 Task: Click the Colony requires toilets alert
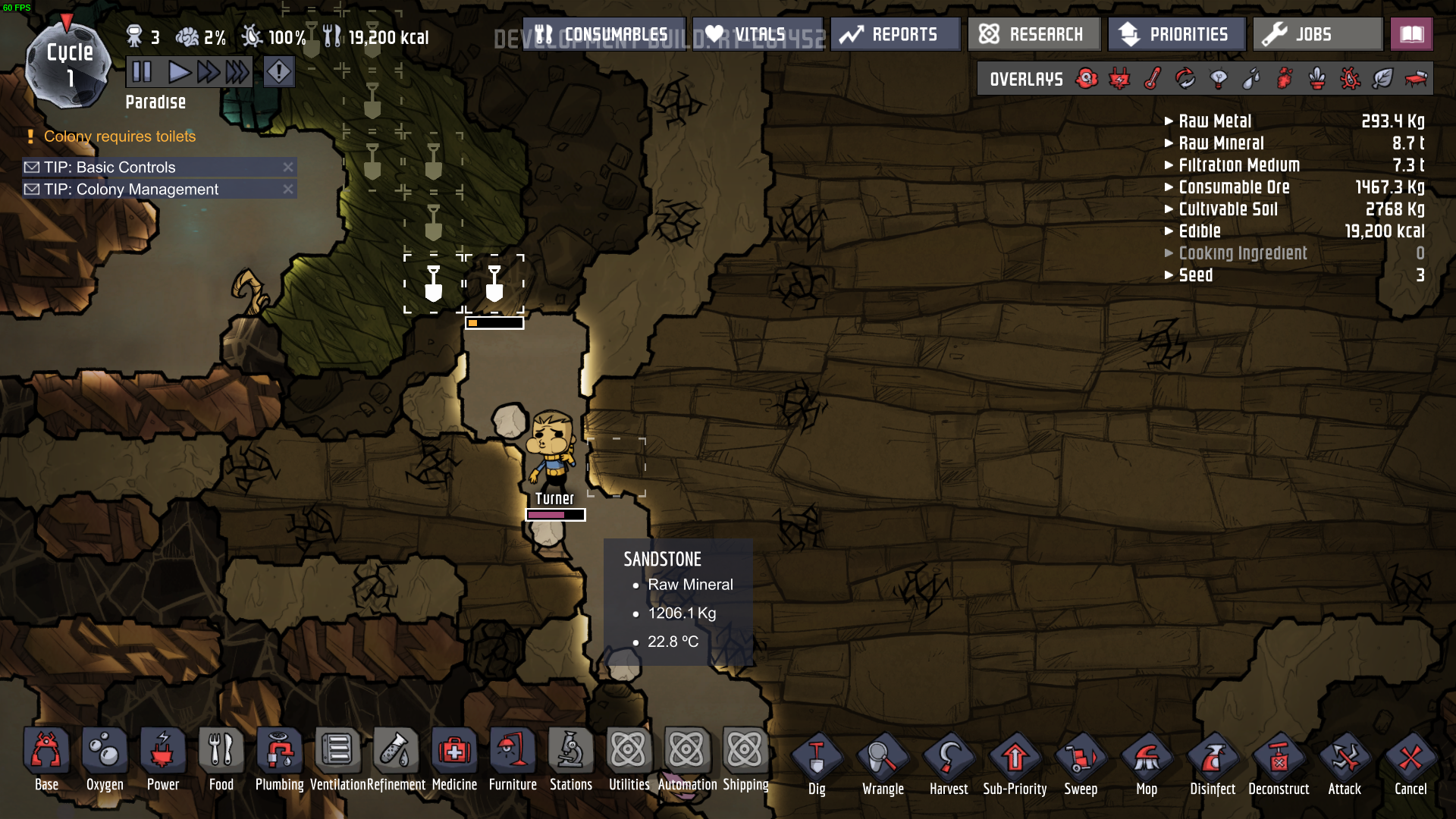[120, 136]
